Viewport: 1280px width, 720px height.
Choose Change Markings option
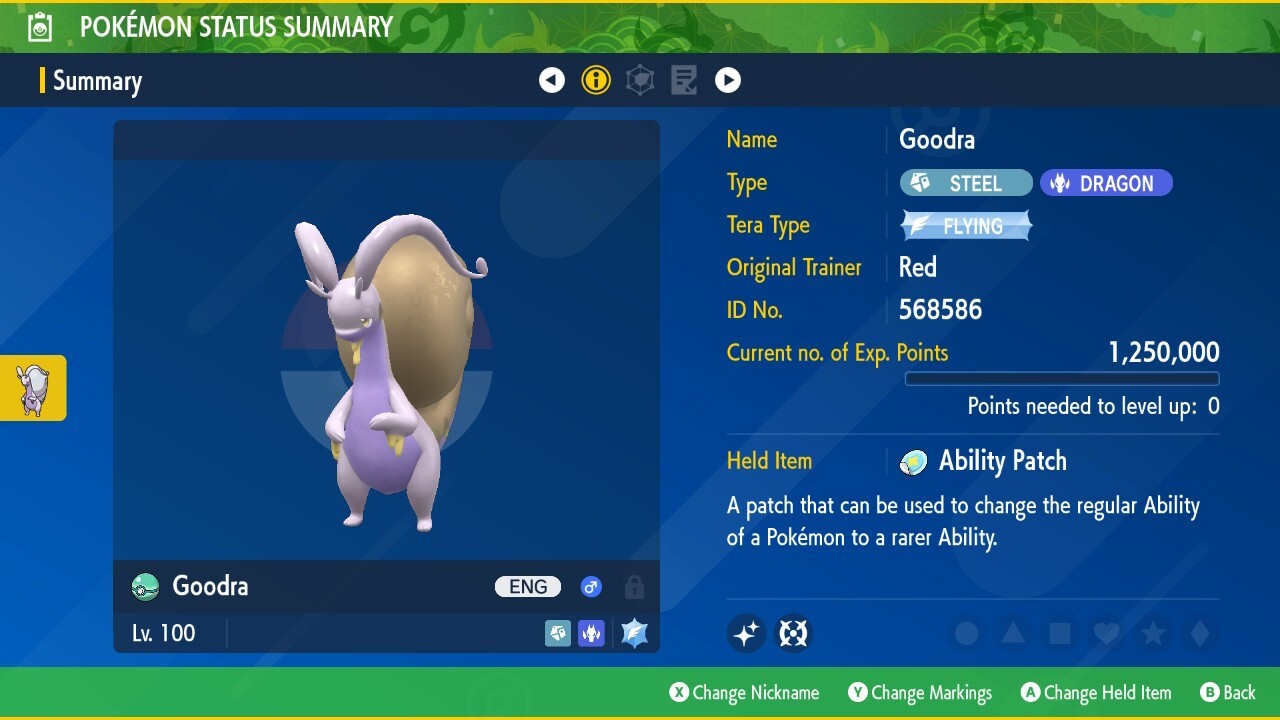click(x=920, y=693)
